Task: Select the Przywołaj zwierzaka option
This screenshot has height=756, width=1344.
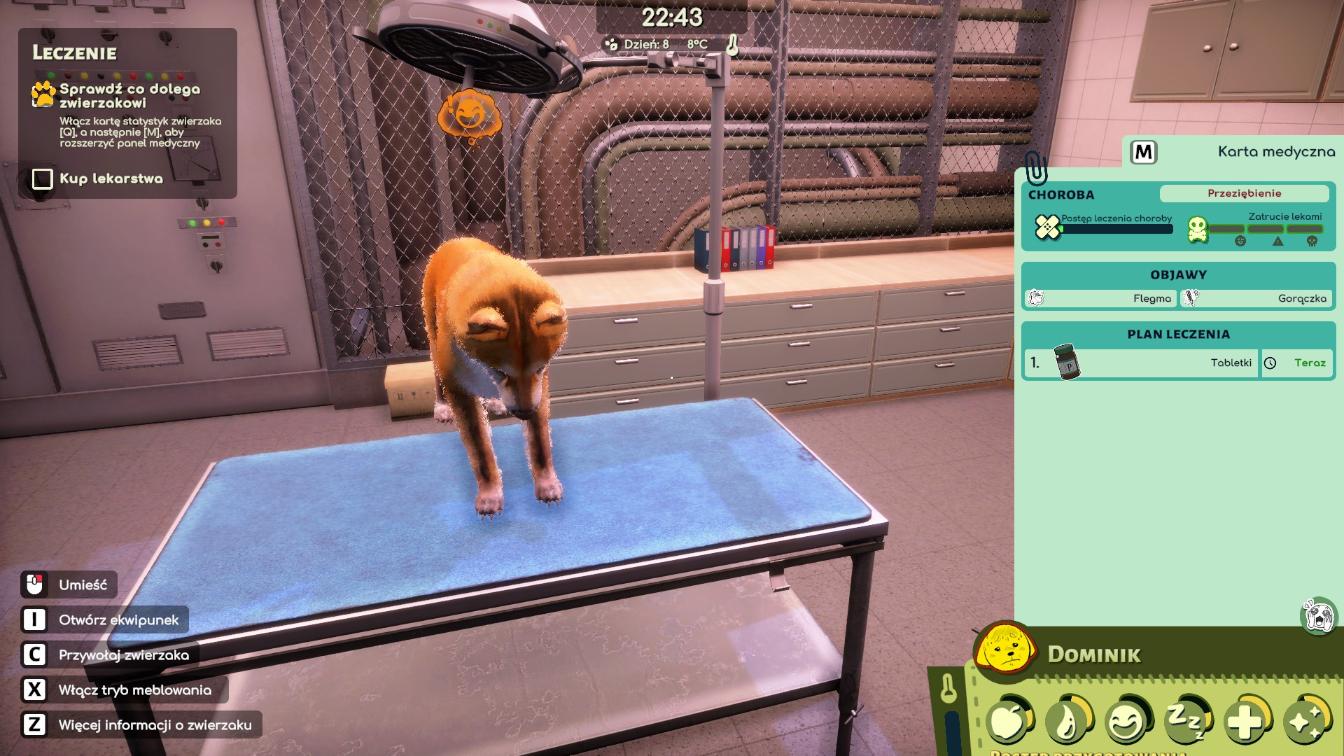Action: point(123,655)
